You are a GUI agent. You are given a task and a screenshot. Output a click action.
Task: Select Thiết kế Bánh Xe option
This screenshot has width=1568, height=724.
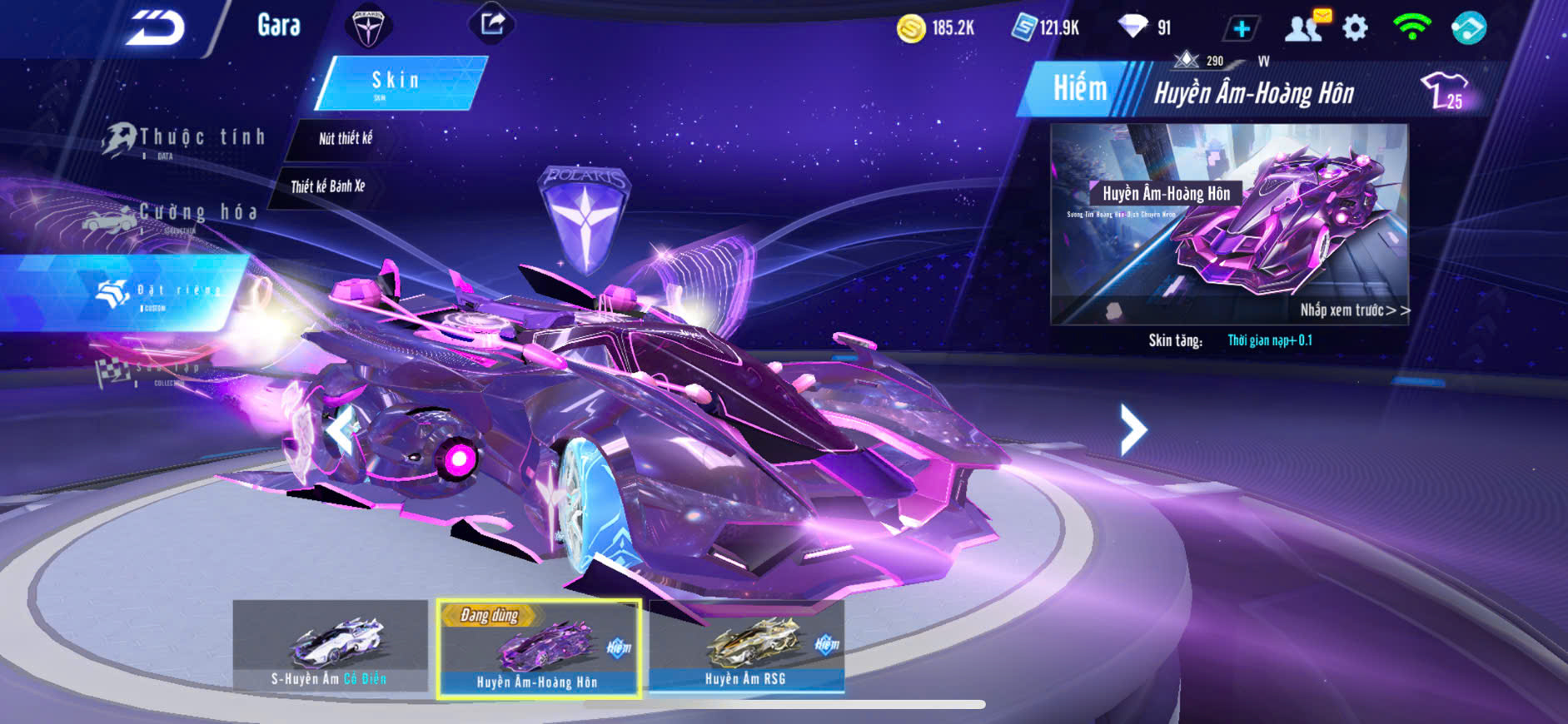click(x=327, y=186)
